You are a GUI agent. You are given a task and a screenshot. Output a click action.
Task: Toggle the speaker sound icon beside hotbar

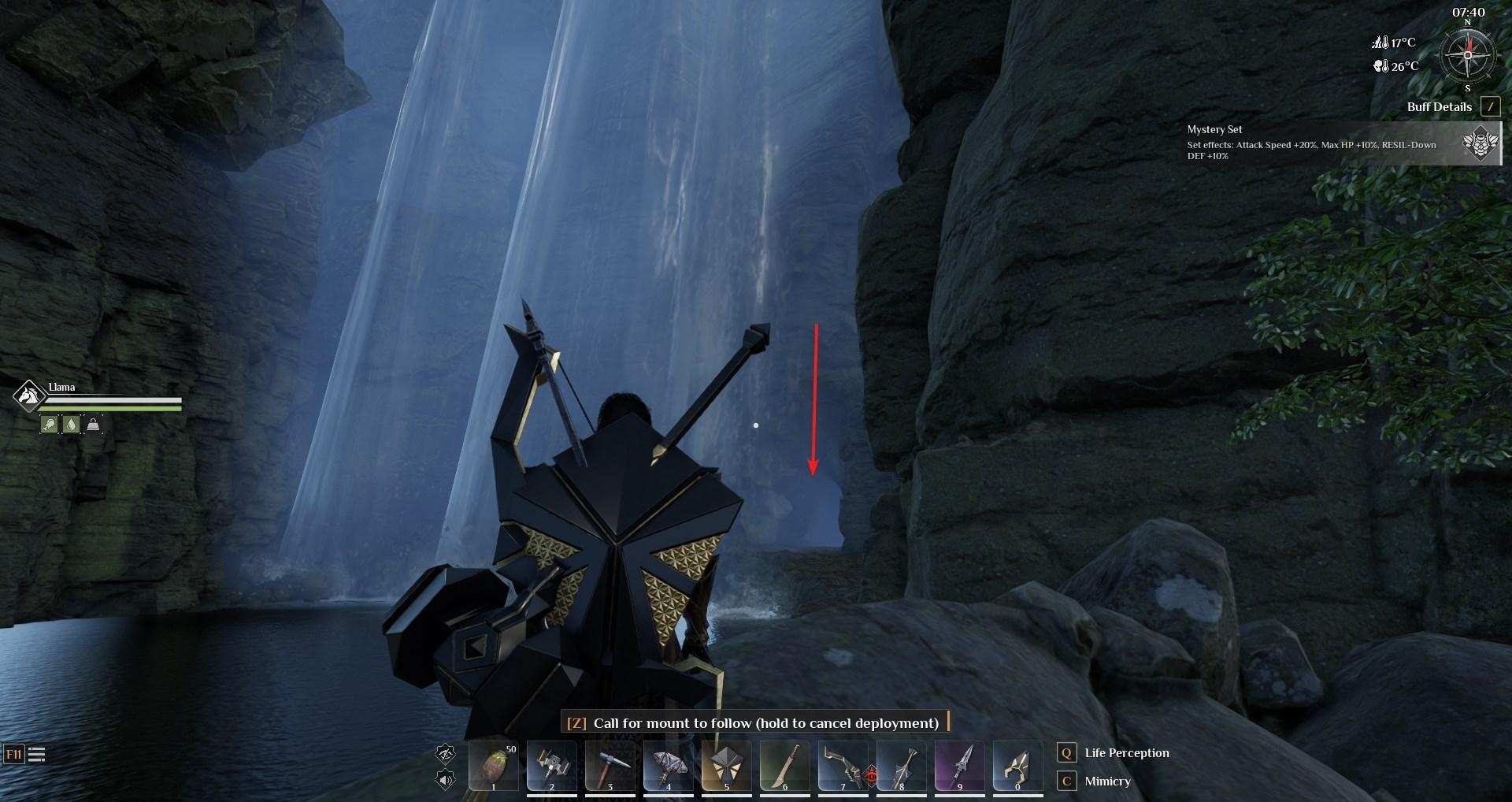point(446,780)
